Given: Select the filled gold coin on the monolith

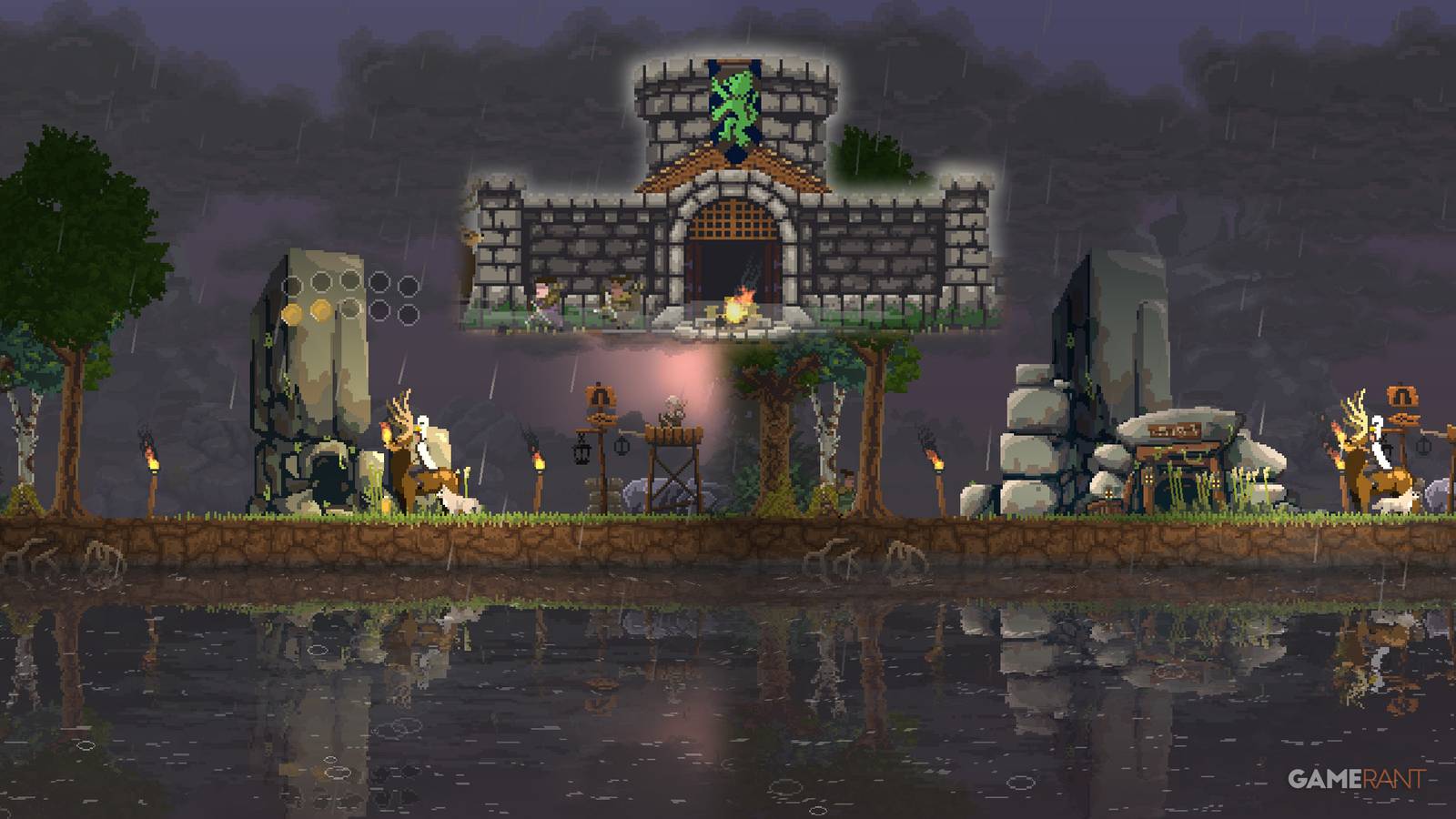Looking at the screenshot, I should point(293,312).
